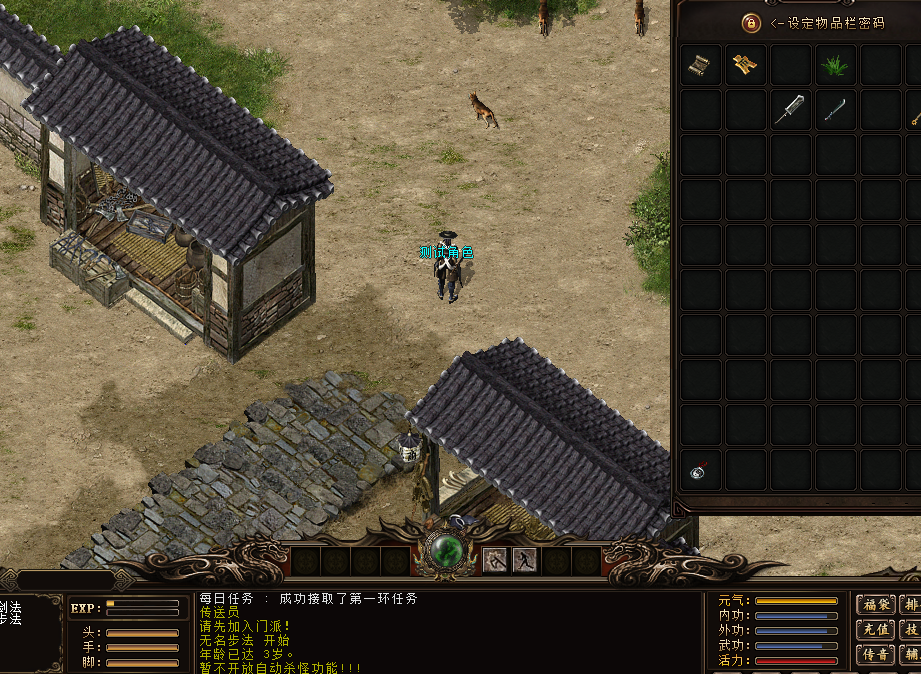Select the broad cleaver sword slot
This screenshot has width=921, height=674.
pos(790,110)
